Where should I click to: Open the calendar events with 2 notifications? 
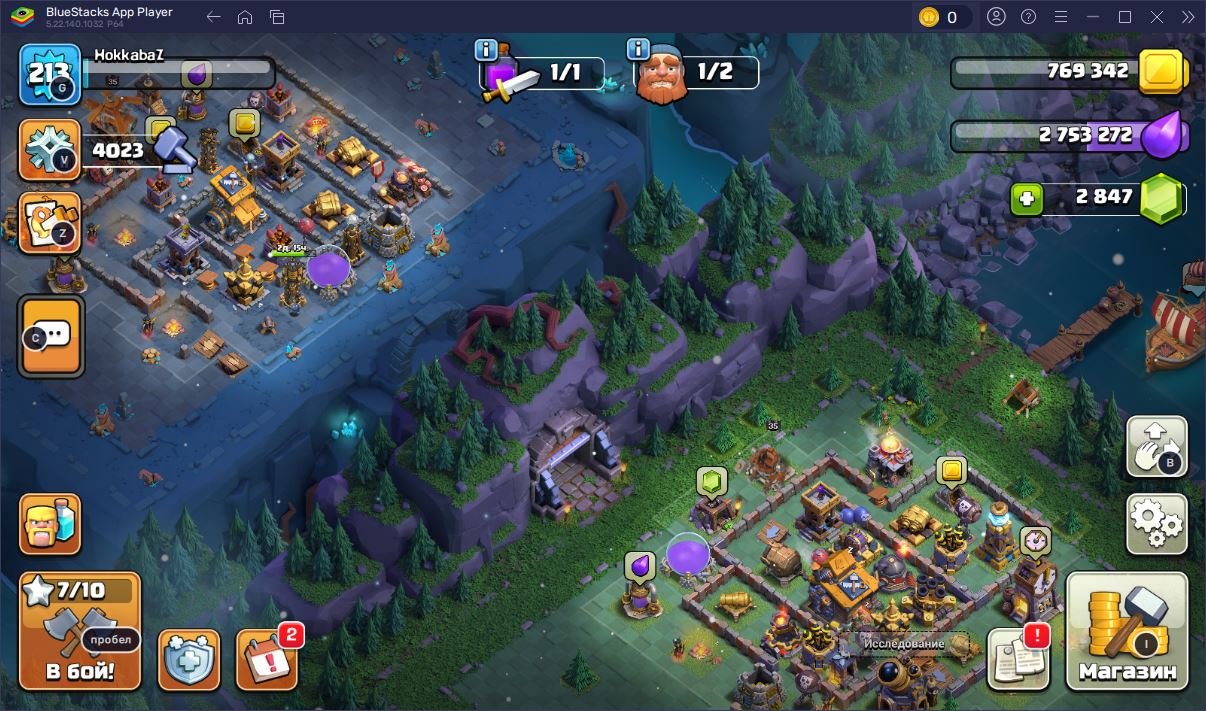(267, 659)
